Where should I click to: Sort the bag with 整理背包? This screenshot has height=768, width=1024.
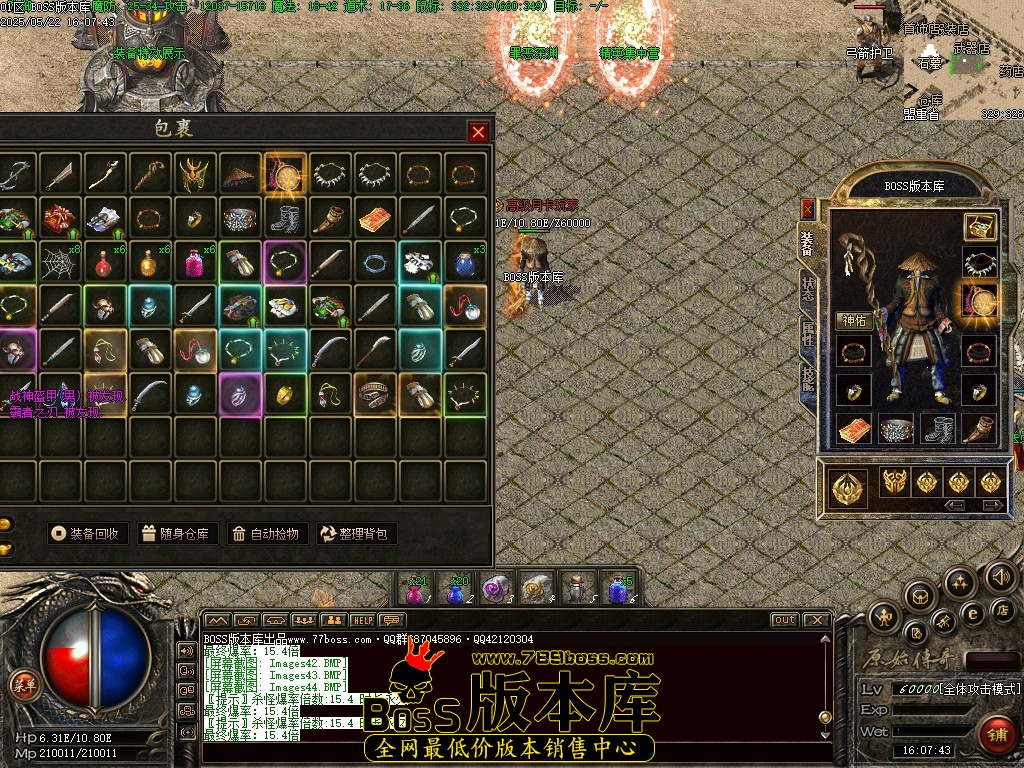[x=357, y=533]
